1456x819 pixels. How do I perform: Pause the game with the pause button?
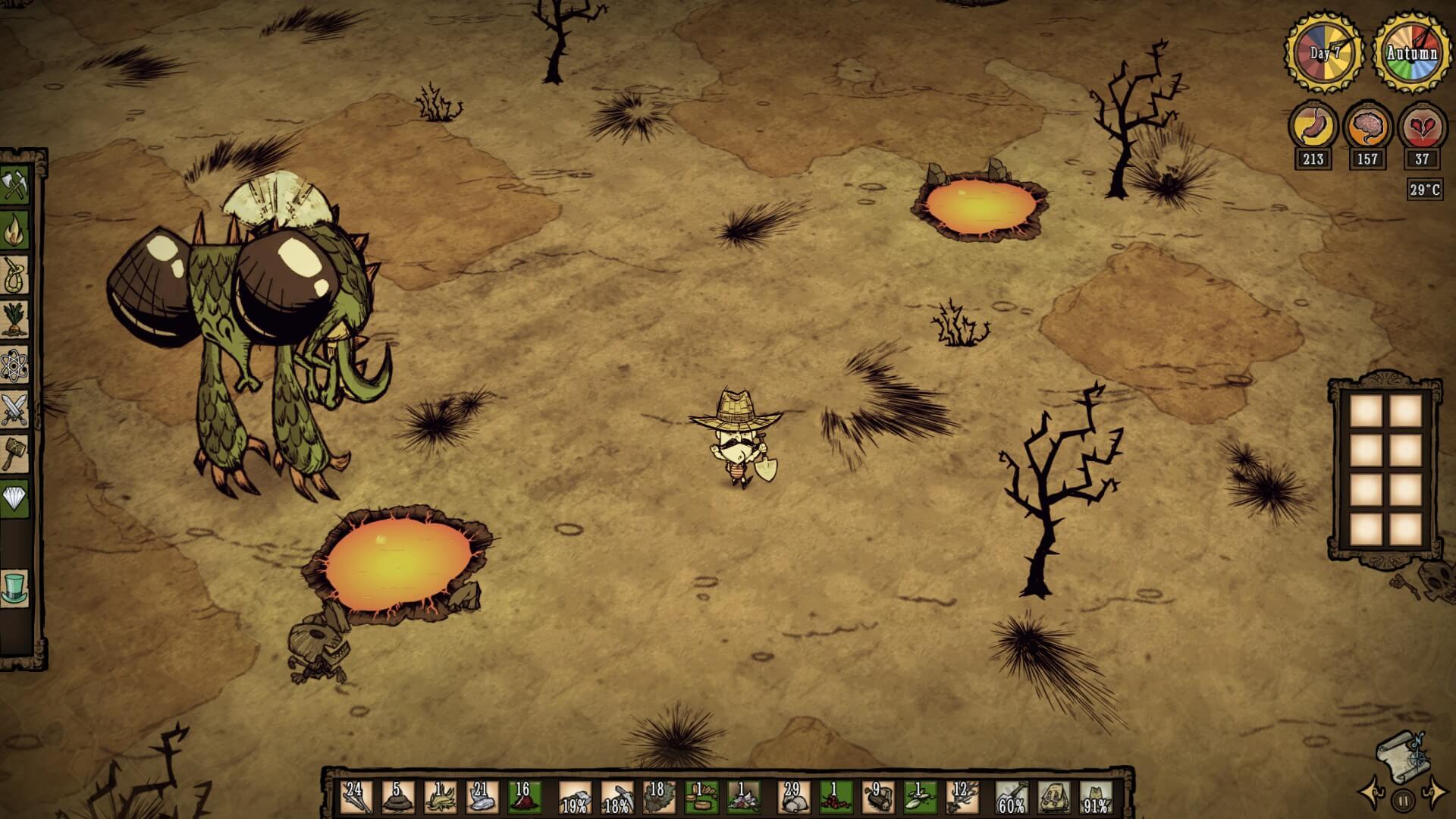coord(1403,799)
